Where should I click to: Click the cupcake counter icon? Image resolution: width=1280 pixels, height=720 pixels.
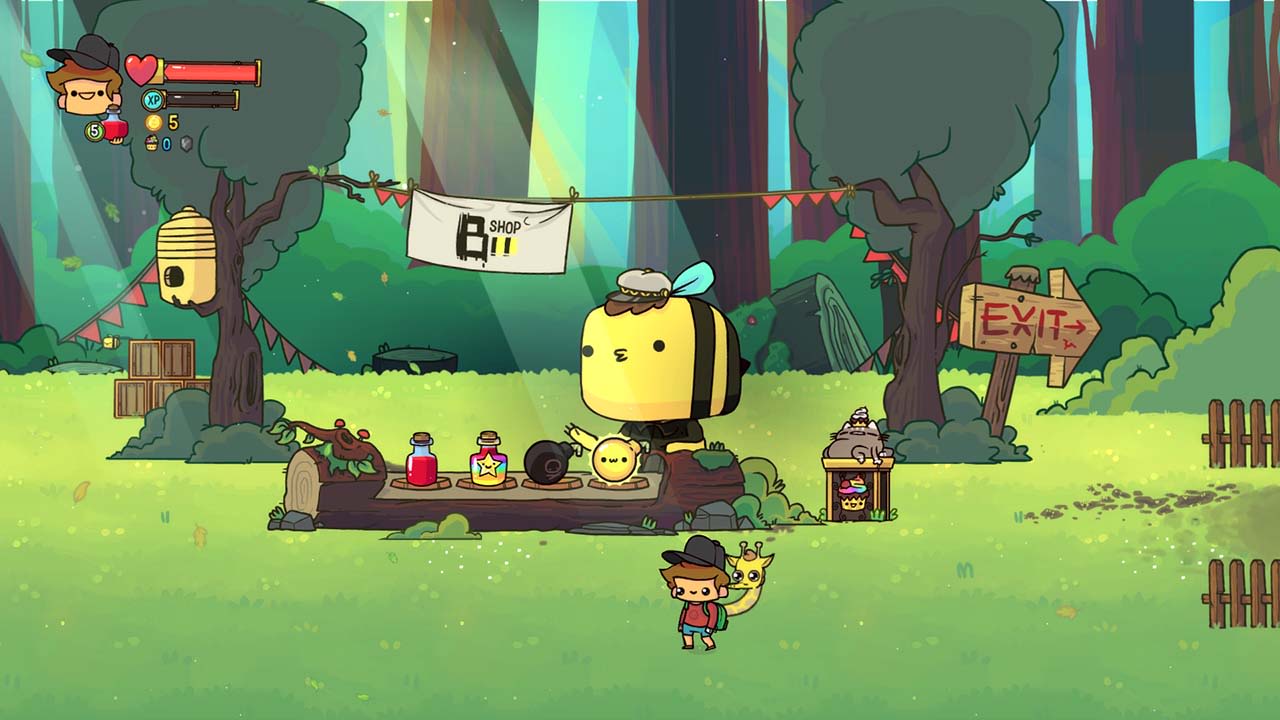click(150, 143)
